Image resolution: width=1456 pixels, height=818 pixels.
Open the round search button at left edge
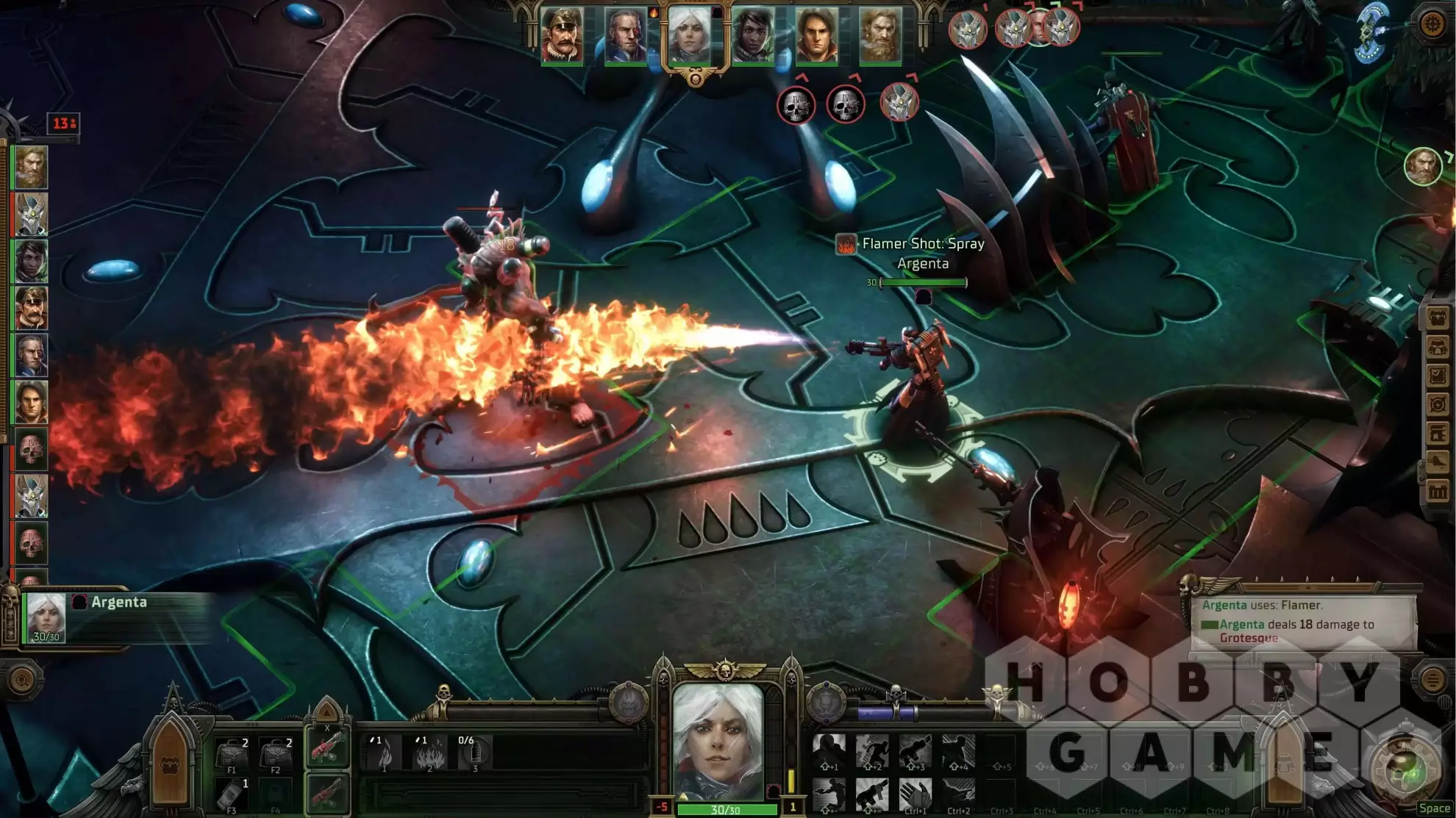coord(21,681)
